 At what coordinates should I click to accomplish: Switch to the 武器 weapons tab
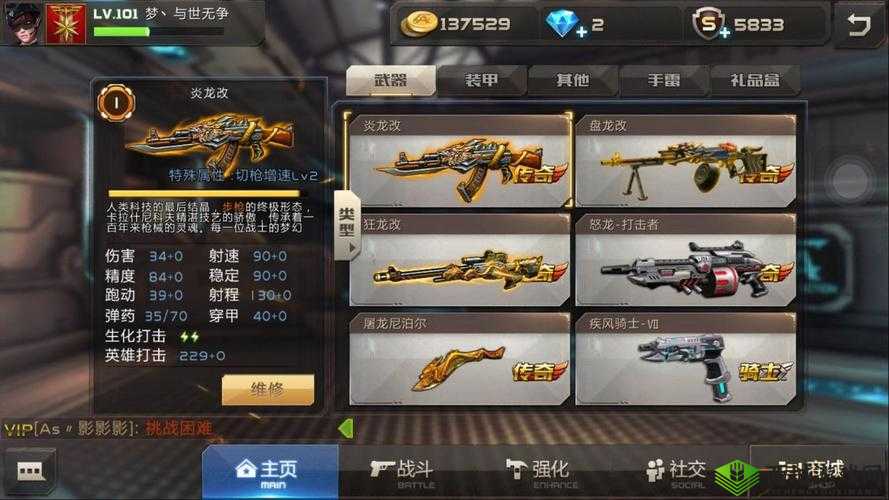pos(391,80)
